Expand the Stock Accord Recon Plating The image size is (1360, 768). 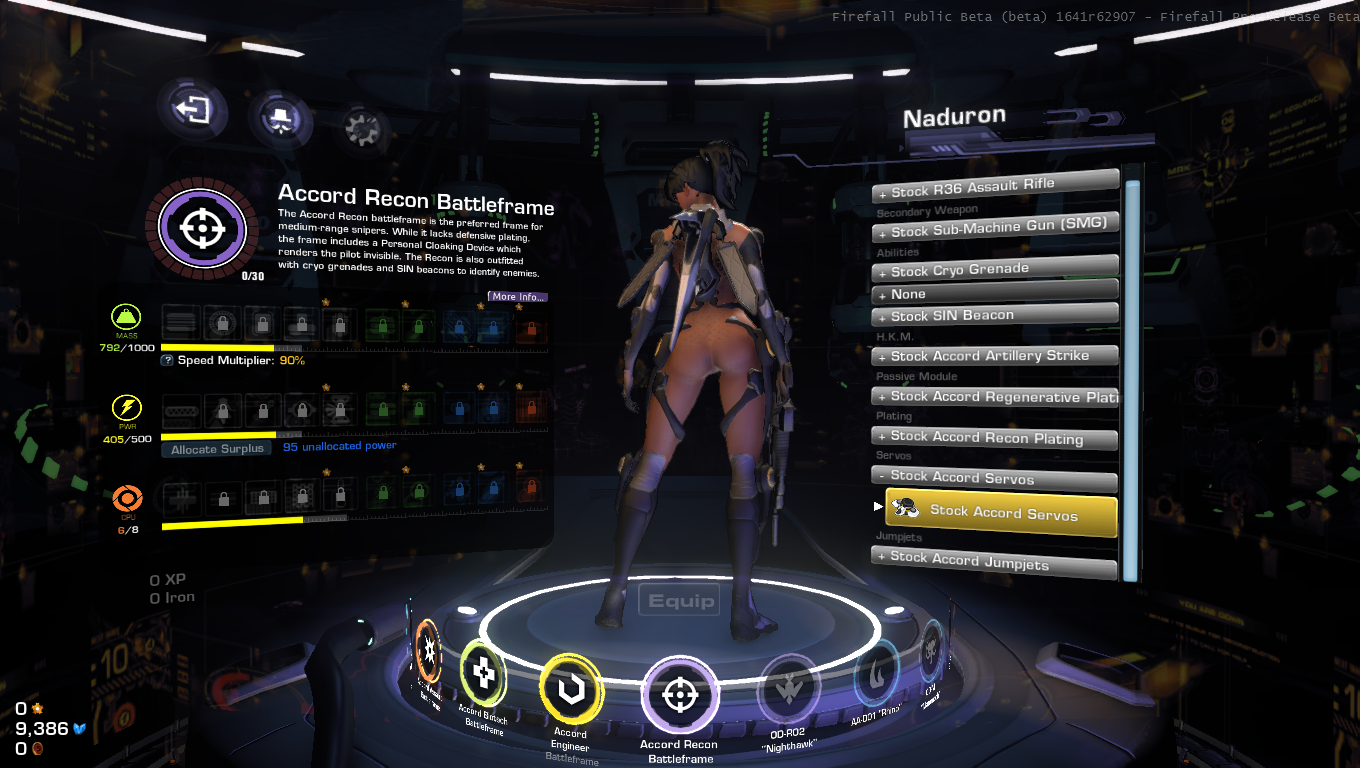[x=994, y=437]
